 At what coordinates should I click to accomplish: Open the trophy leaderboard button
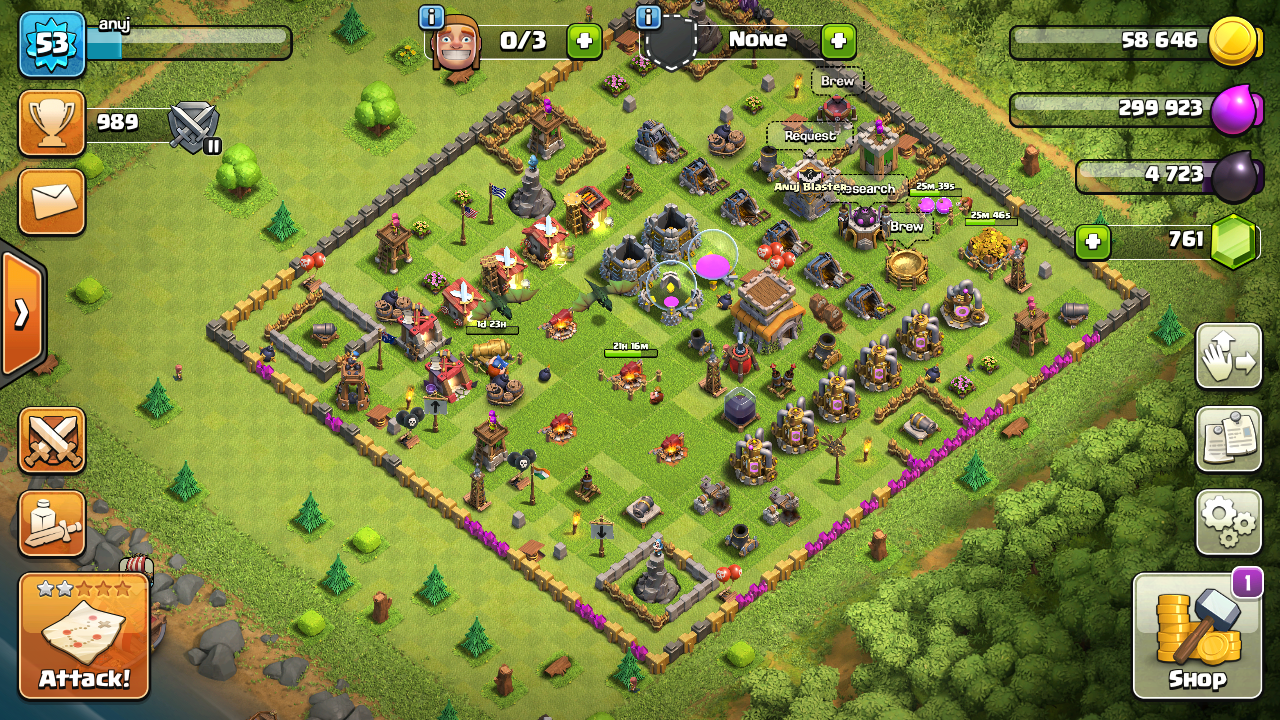(52, 123)
